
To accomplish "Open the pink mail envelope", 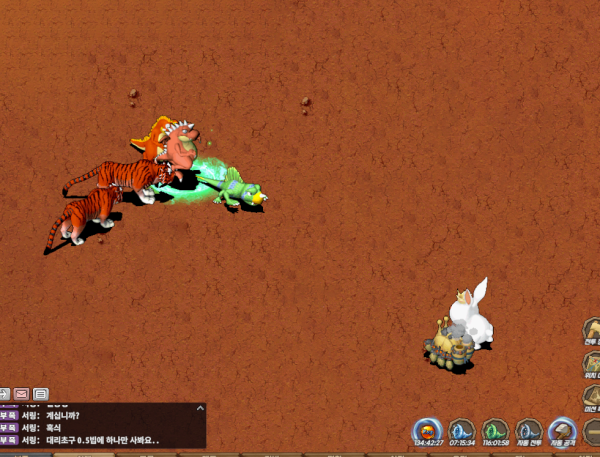I will point(21,393).
